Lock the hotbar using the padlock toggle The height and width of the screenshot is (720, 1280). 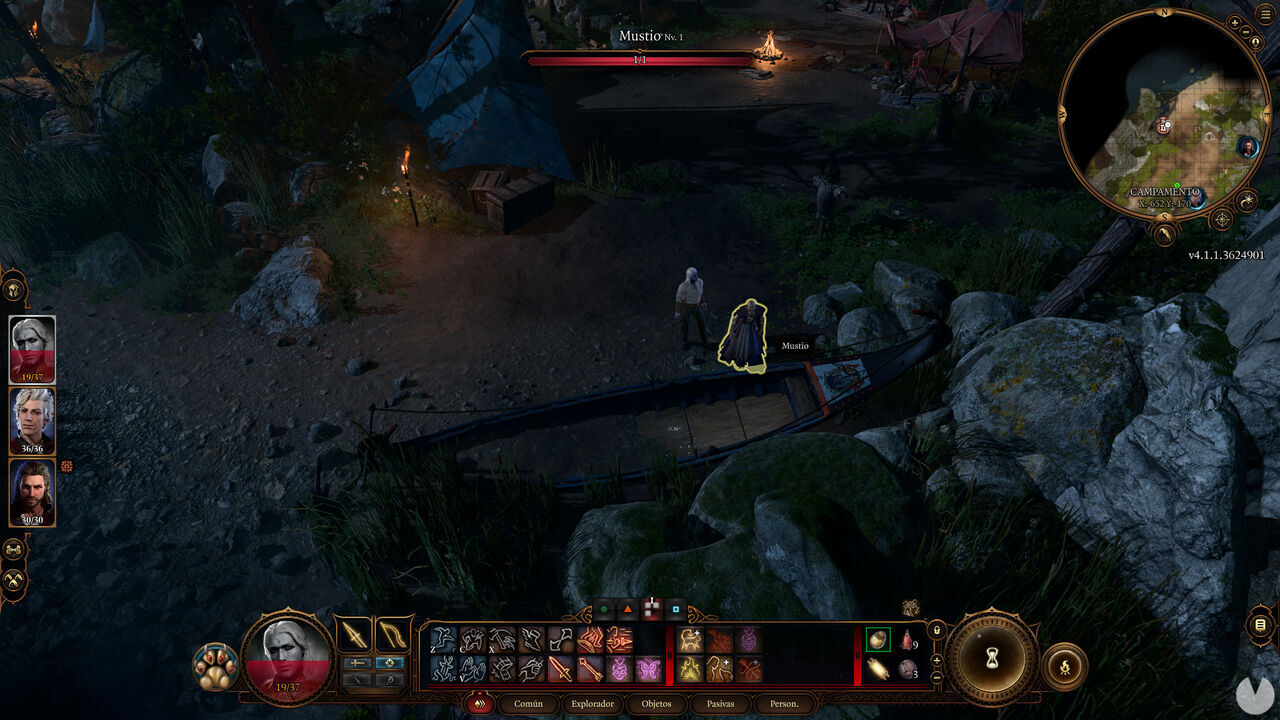(937, 630)
